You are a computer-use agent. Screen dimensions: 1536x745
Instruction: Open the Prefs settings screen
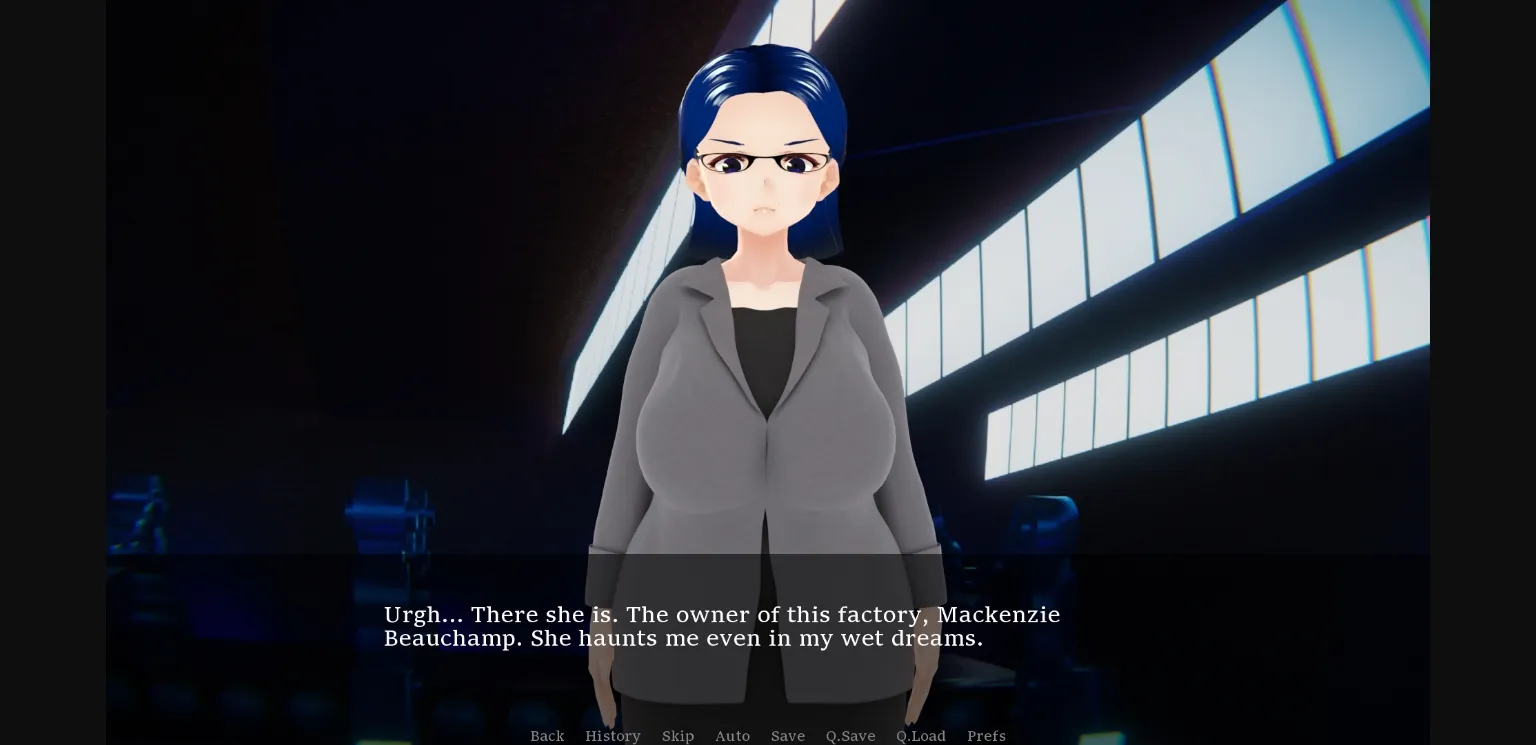point(986,736)
